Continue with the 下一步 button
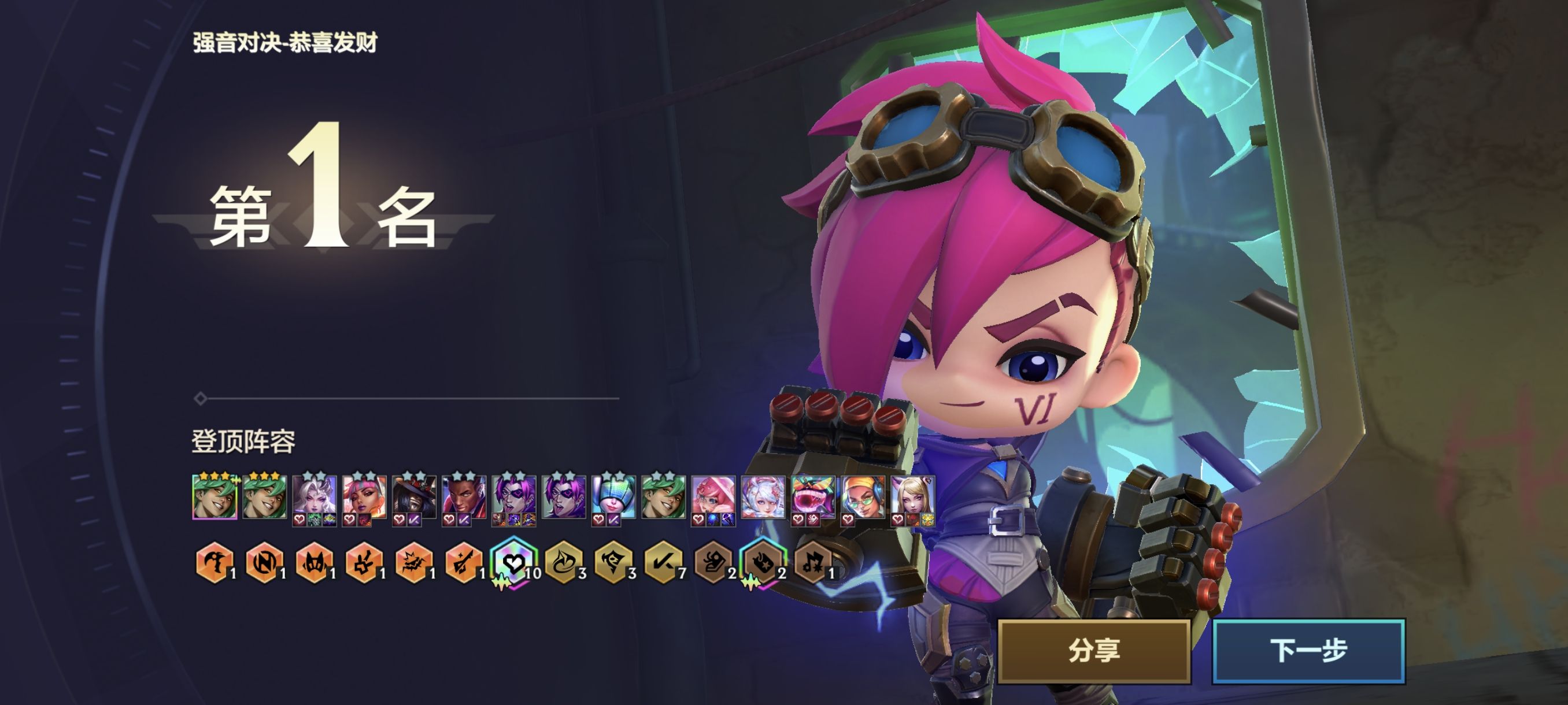The width and height of the screenshot is (1568, 705). [x=1308, y=650]
